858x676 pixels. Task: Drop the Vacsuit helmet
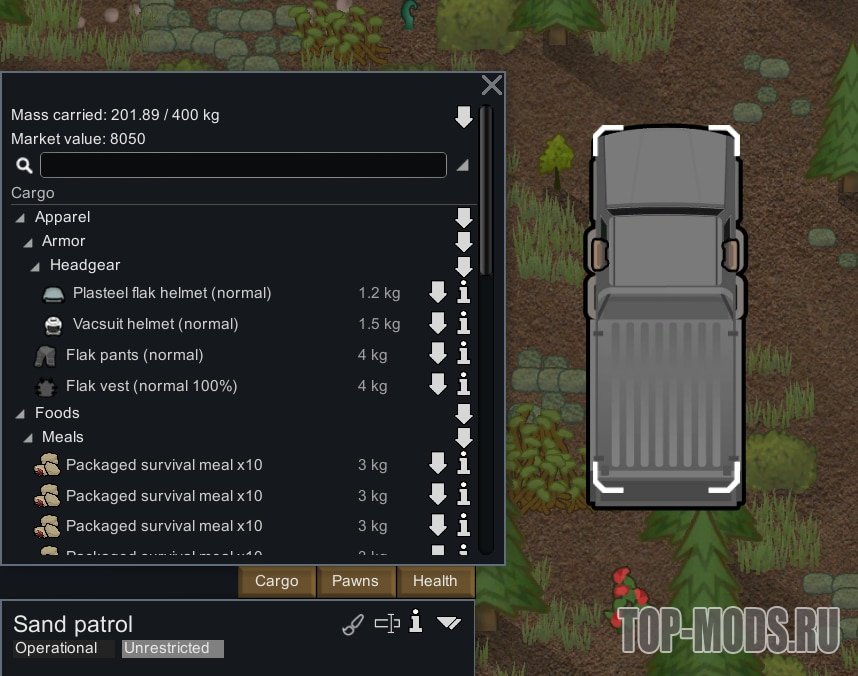[437, 324]
